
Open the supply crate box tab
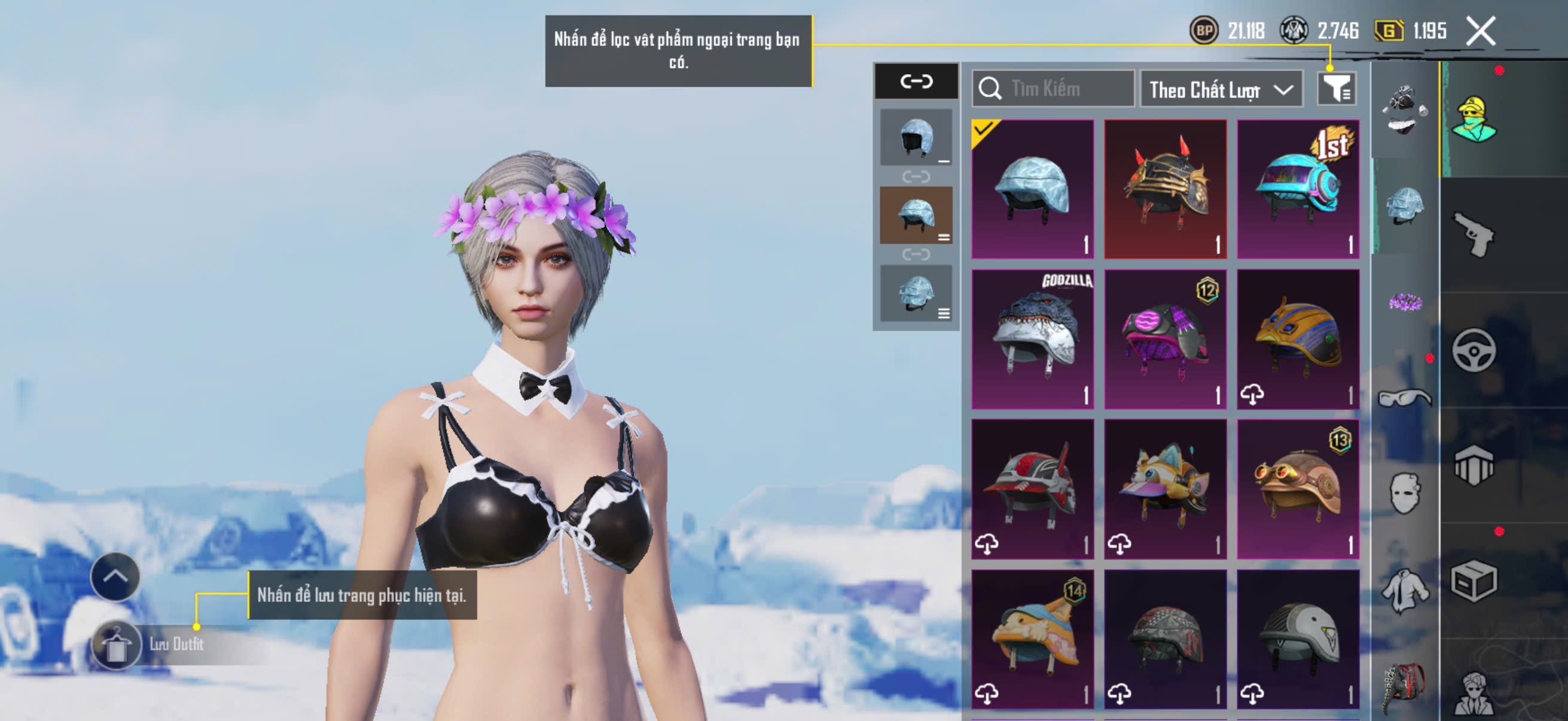point(1473,581)
